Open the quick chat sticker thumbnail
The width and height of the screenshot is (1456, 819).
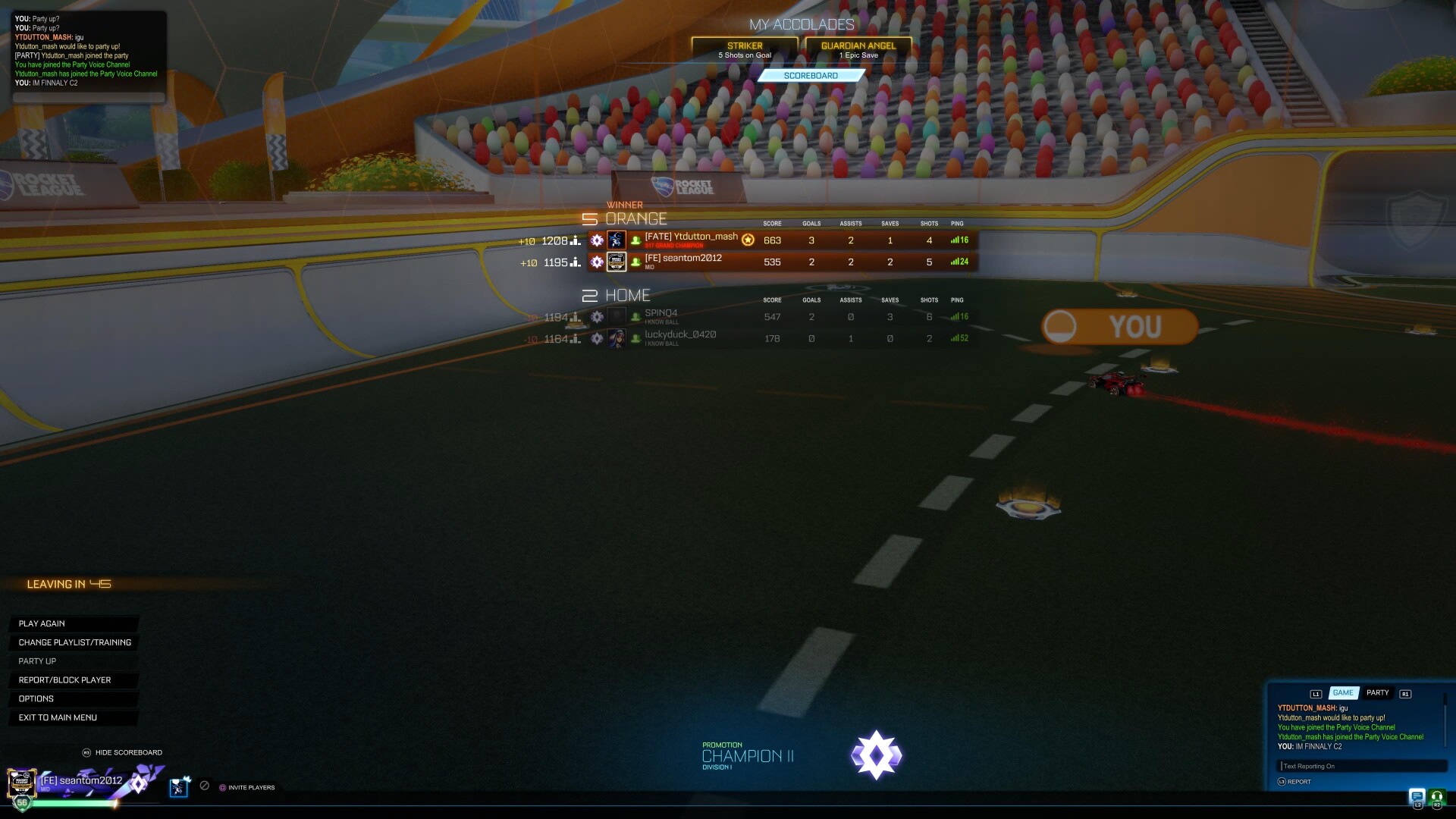click(x=178, y=788)
